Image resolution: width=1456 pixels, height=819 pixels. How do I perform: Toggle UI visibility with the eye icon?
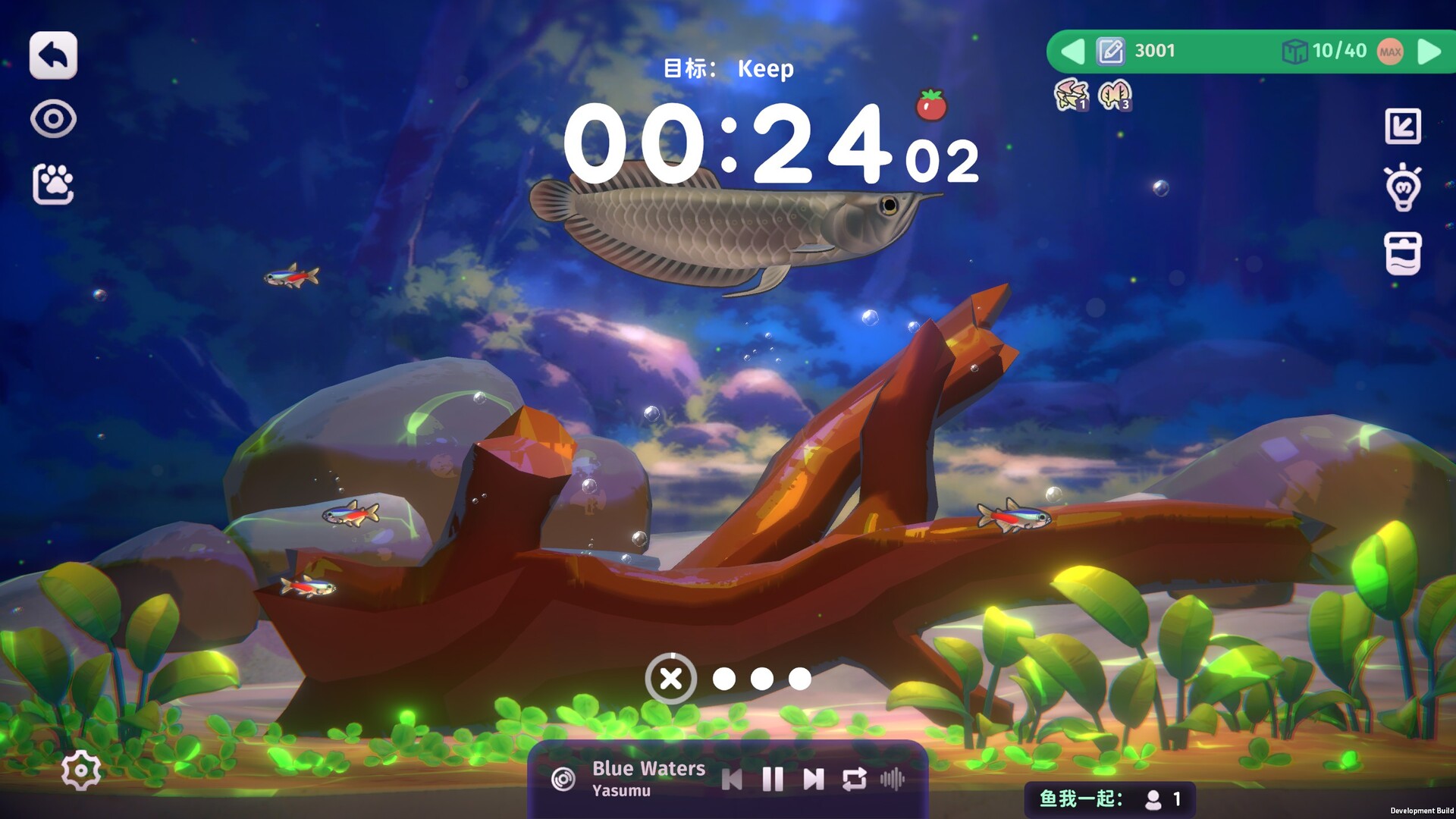(53, 118)
